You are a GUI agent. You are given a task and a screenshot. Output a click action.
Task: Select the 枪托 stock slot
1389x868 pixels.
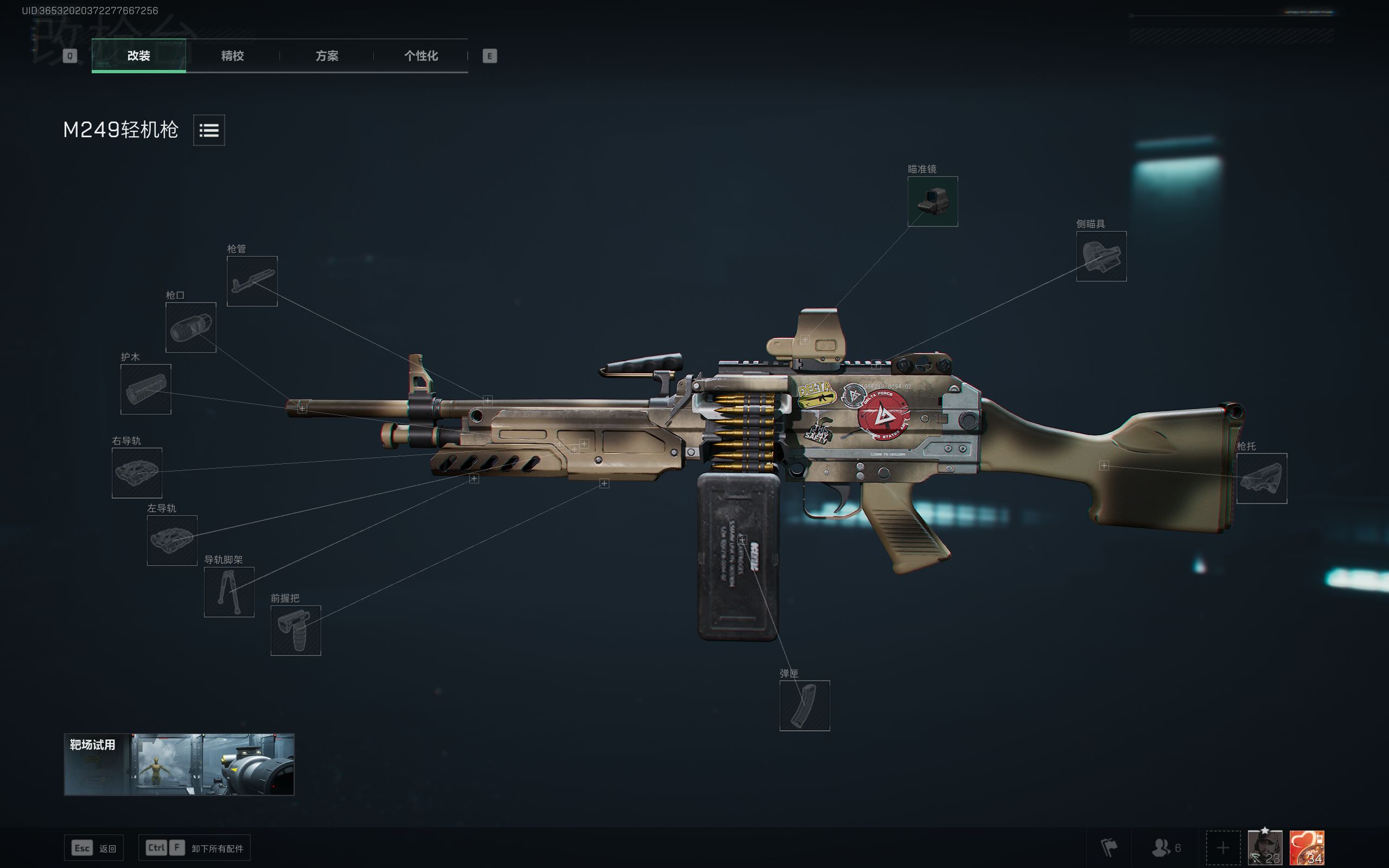coord(1261,479)
